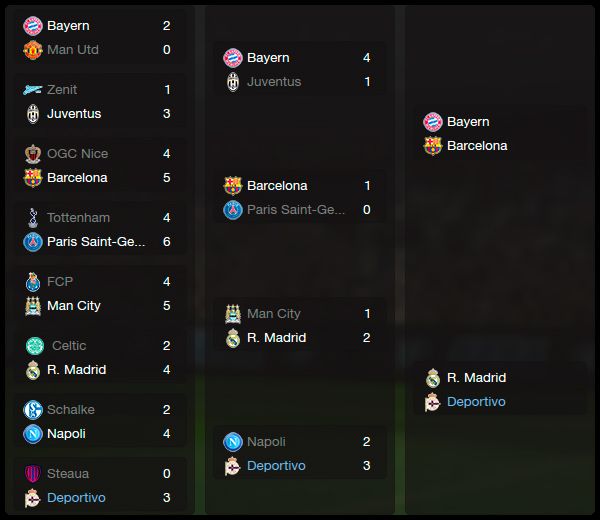
Task: Click Juventus in the Bayern quarter-final tie
Action: [x=273, y=82]
